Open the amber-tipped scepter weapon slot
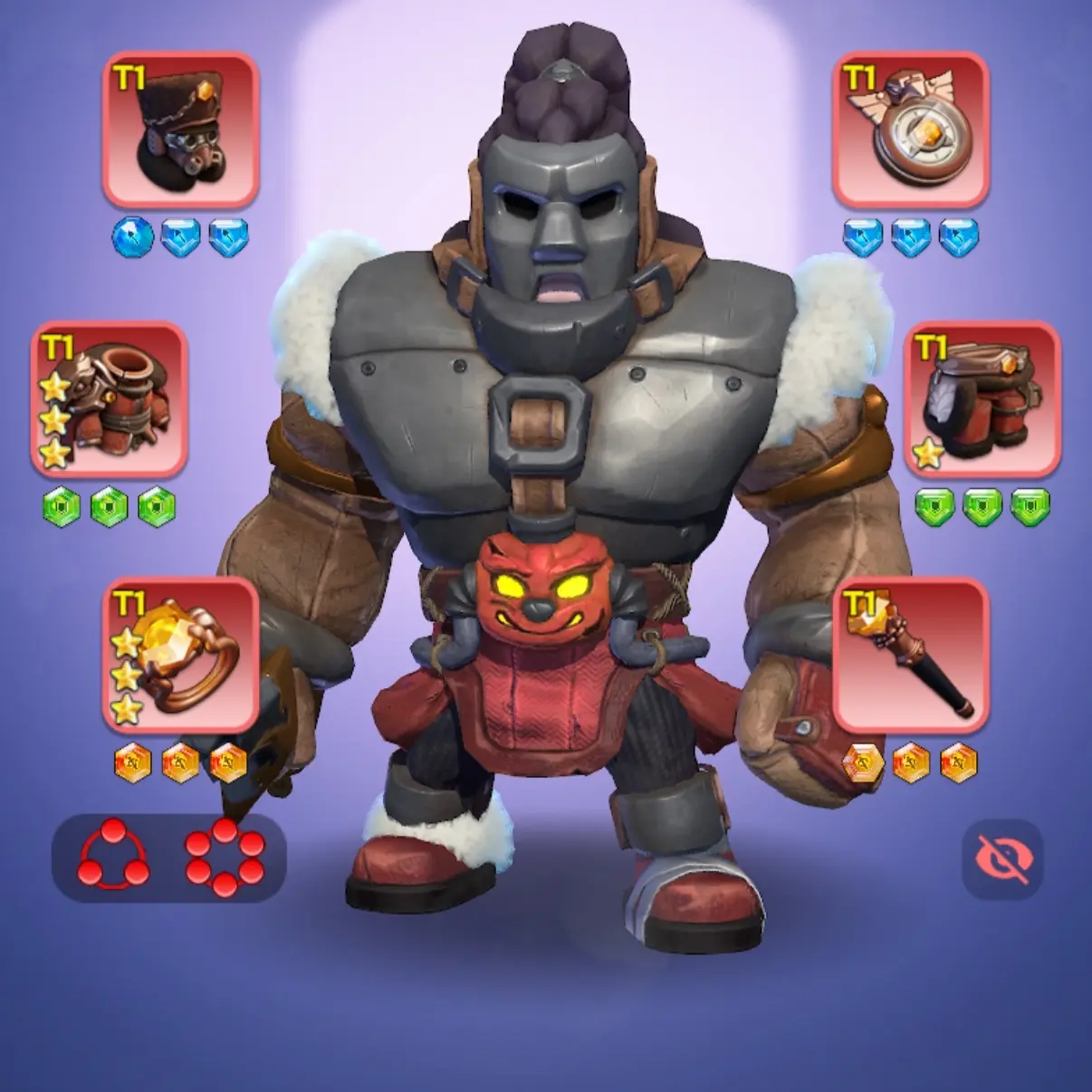1092x1092 pixels. (910, 655)
